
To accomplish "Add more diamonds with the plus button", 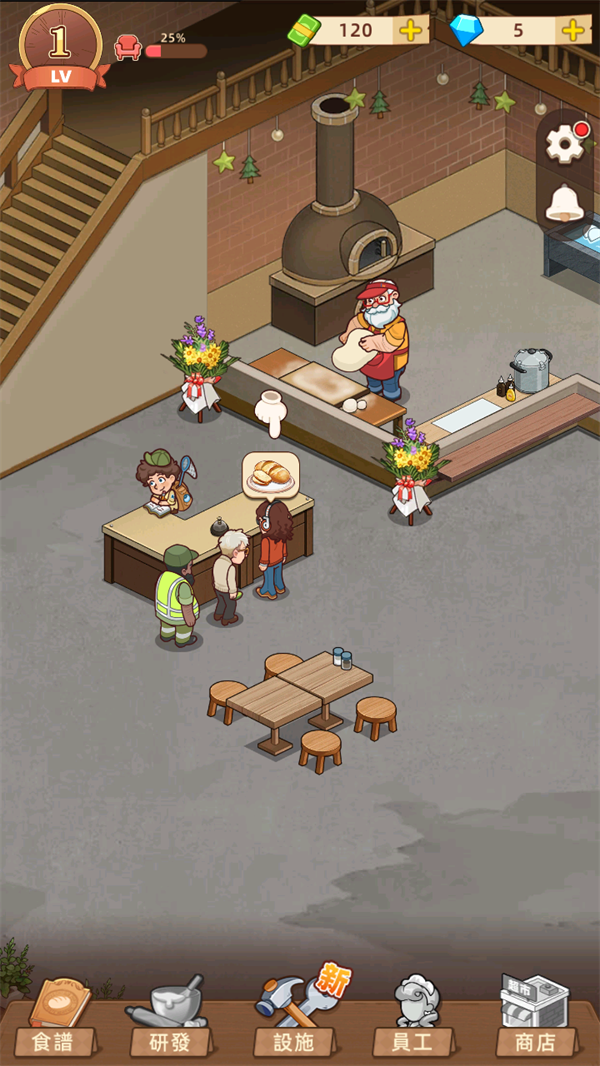I will (574, 30).
